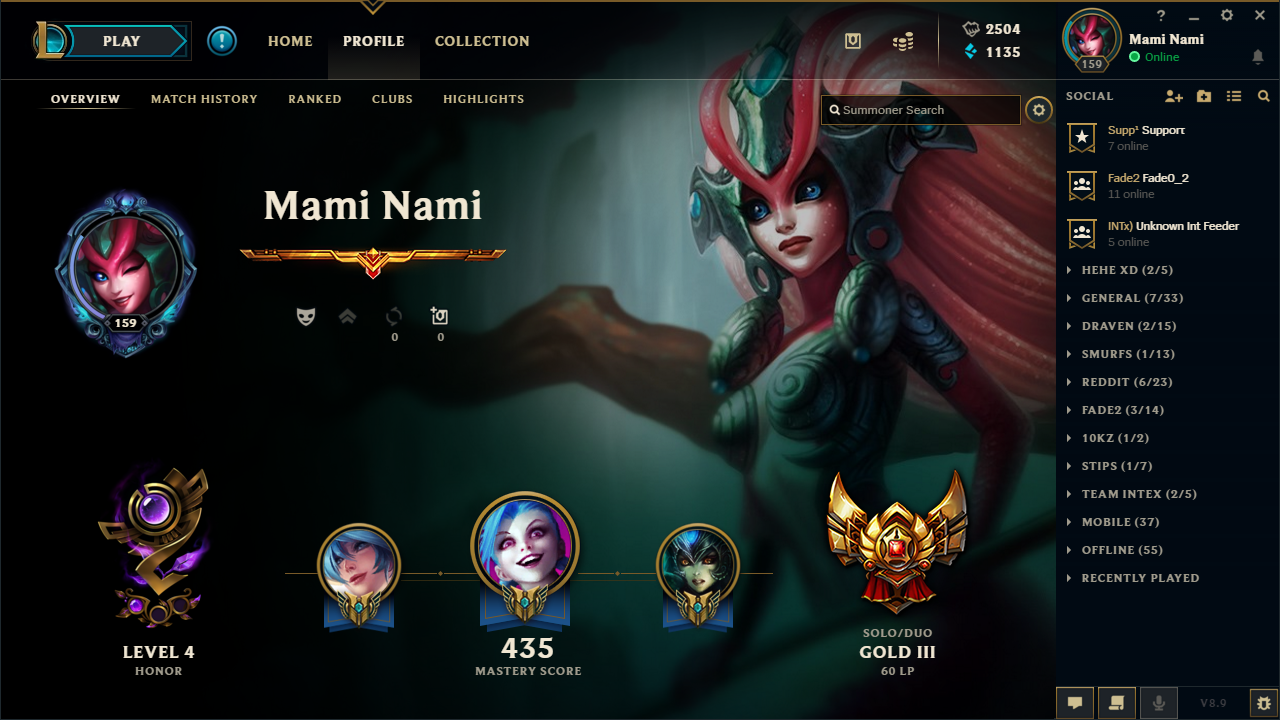Toggle the voice chat microphone

[1157, 702]
